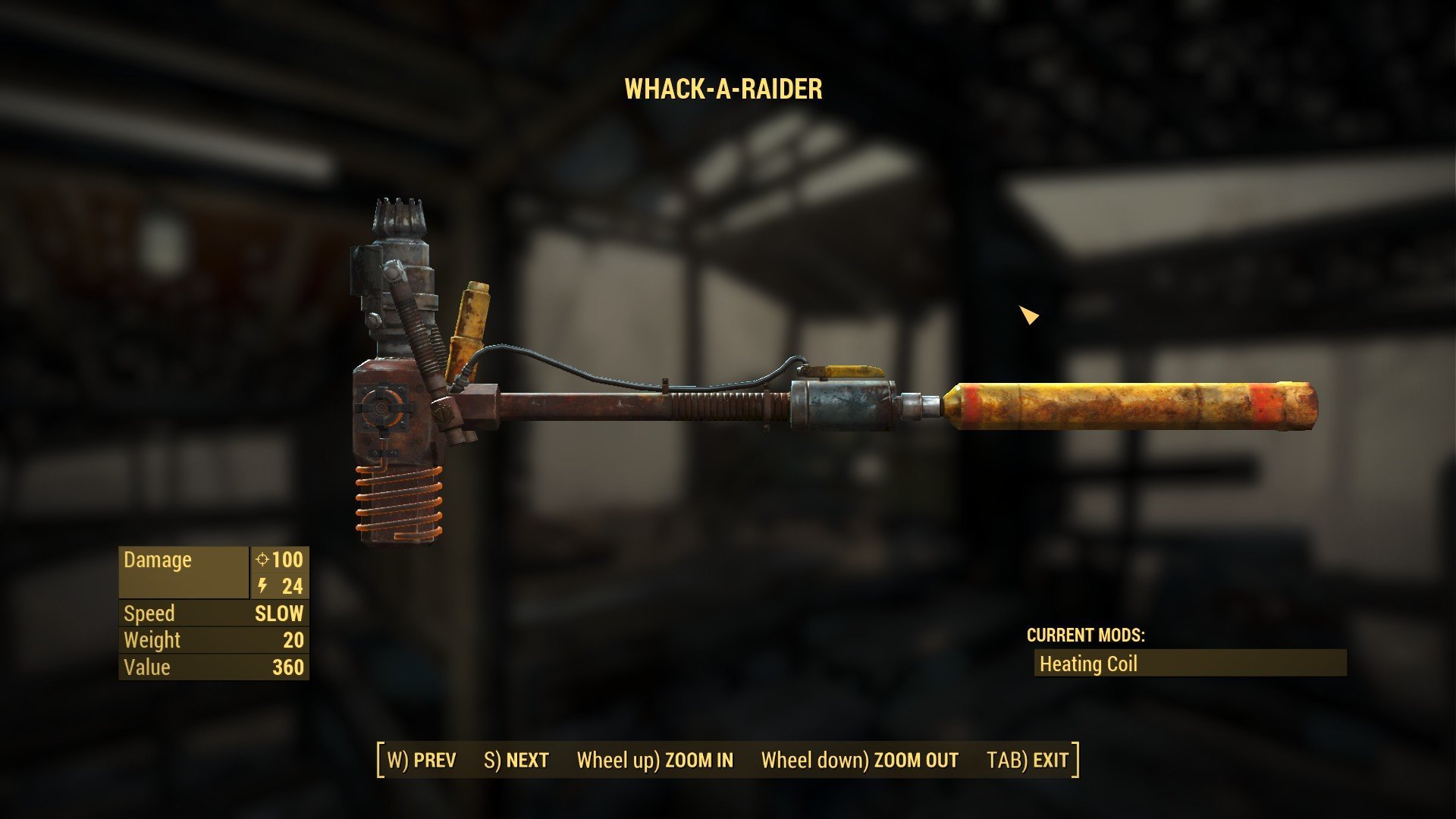Exit the weapon inspect view

[1028, 760]
